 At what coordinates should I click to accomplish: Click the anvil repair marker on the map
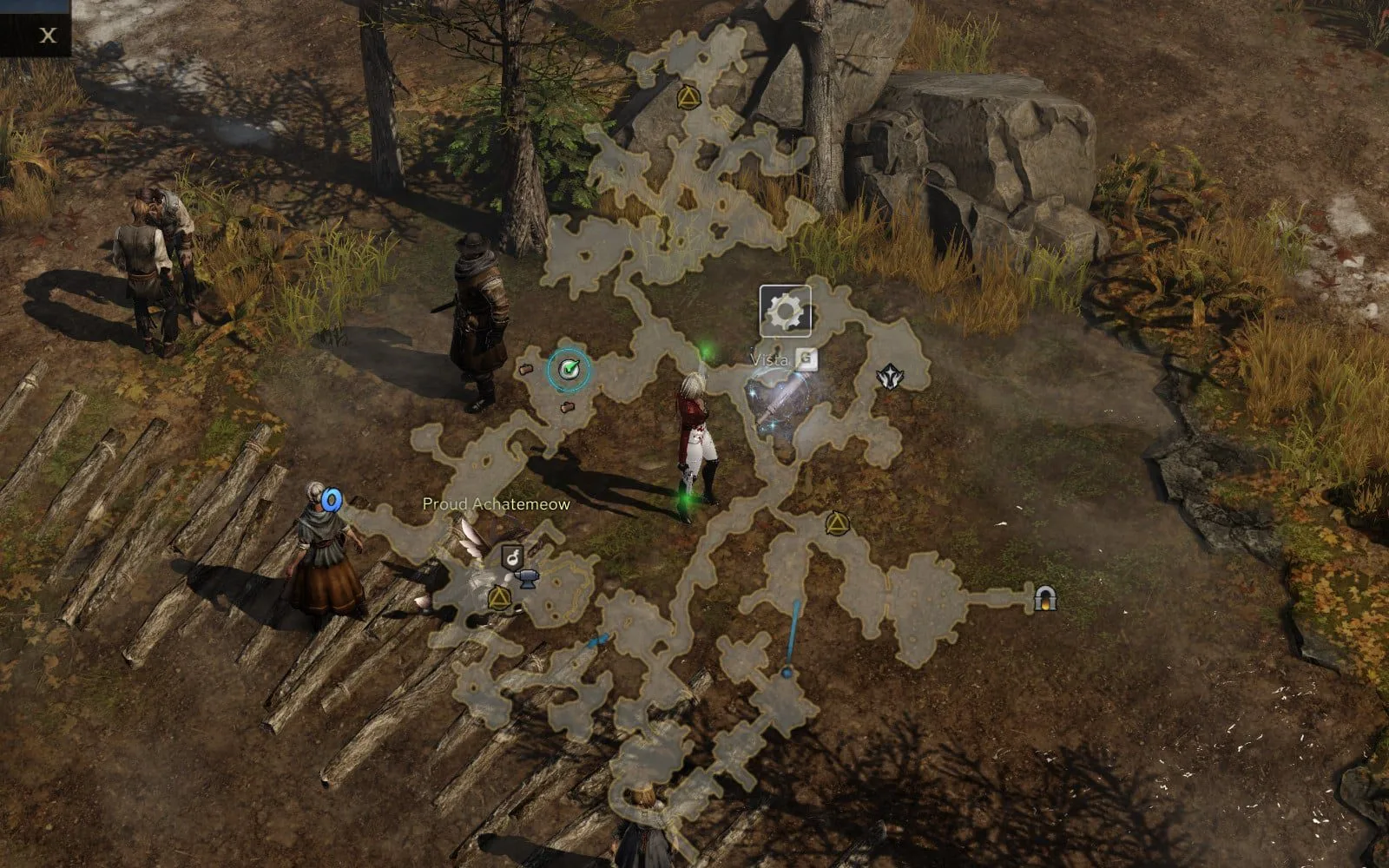click(526, 580)
